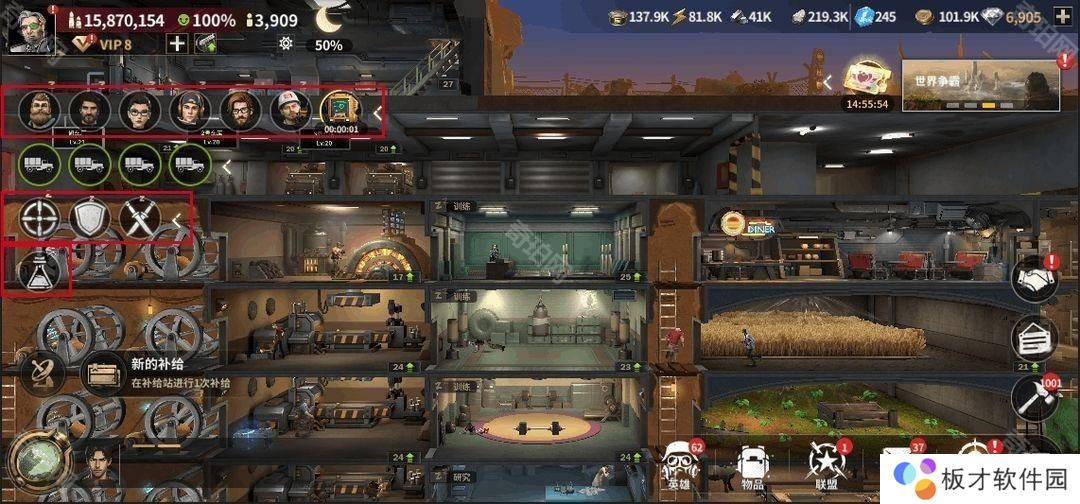The height and width of the screenshot is (504, 1080).
Task: Collapse the hero portrait row arrow
Action: coord(377,113)
